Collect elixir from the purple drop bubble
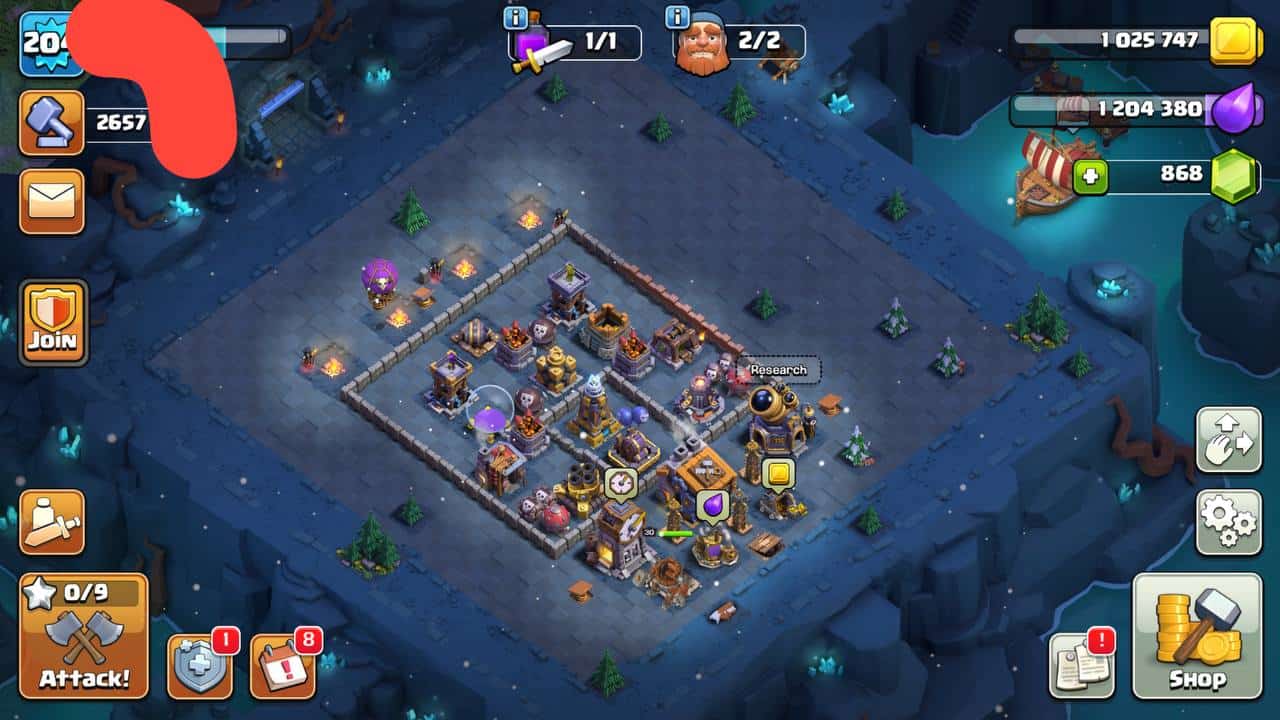This screenshot has width=1280, height=720. point(712,505)
